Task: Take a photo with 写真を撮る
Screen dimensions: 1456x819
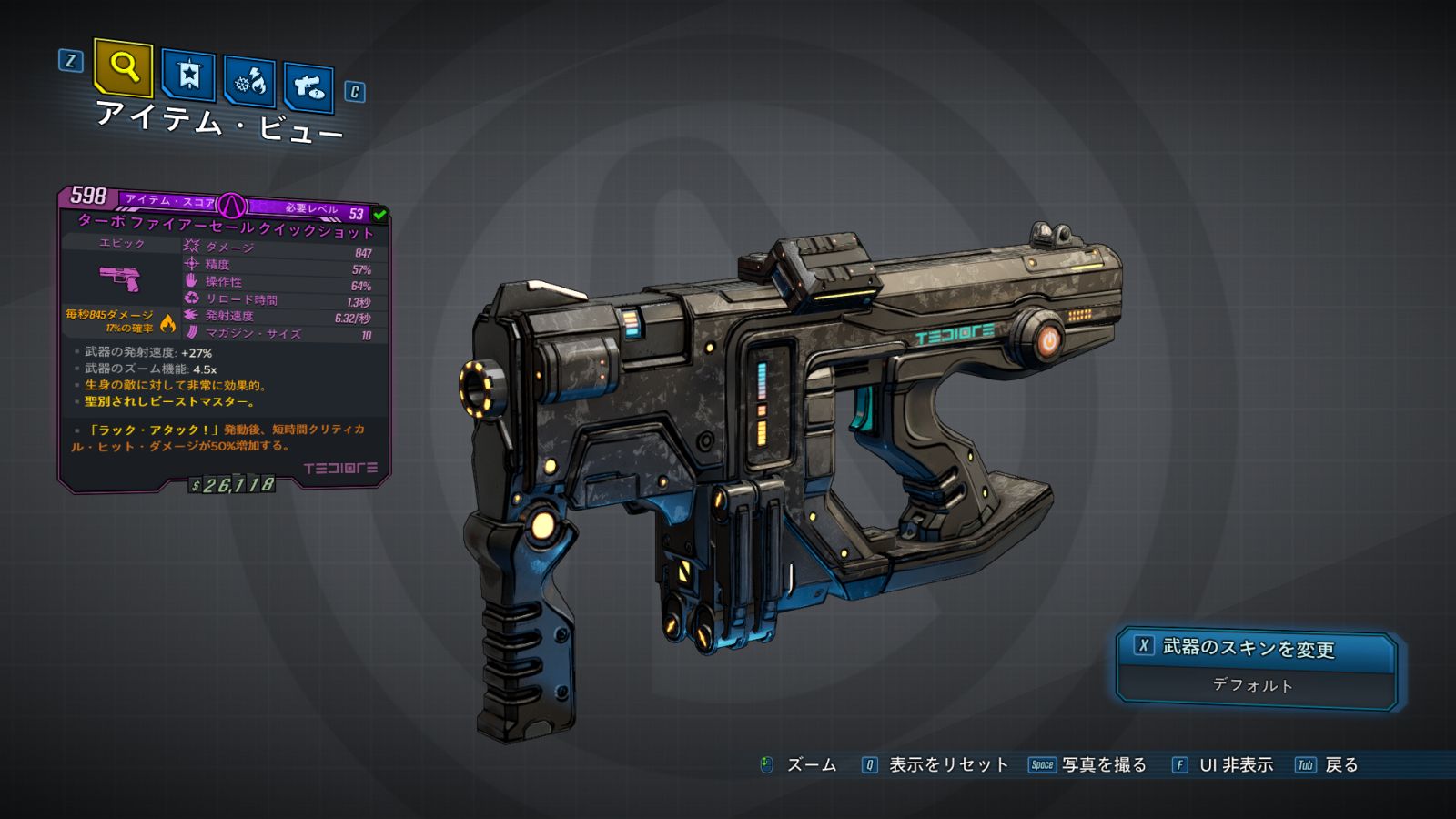Action: click(x=1103, y=765)
